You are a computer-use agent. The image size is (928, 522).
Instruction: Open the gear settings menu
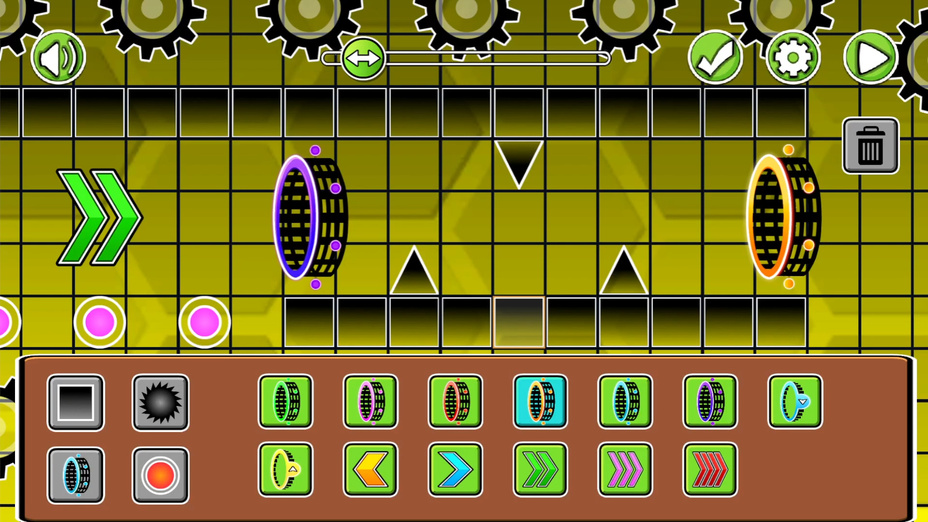[793, 58]
